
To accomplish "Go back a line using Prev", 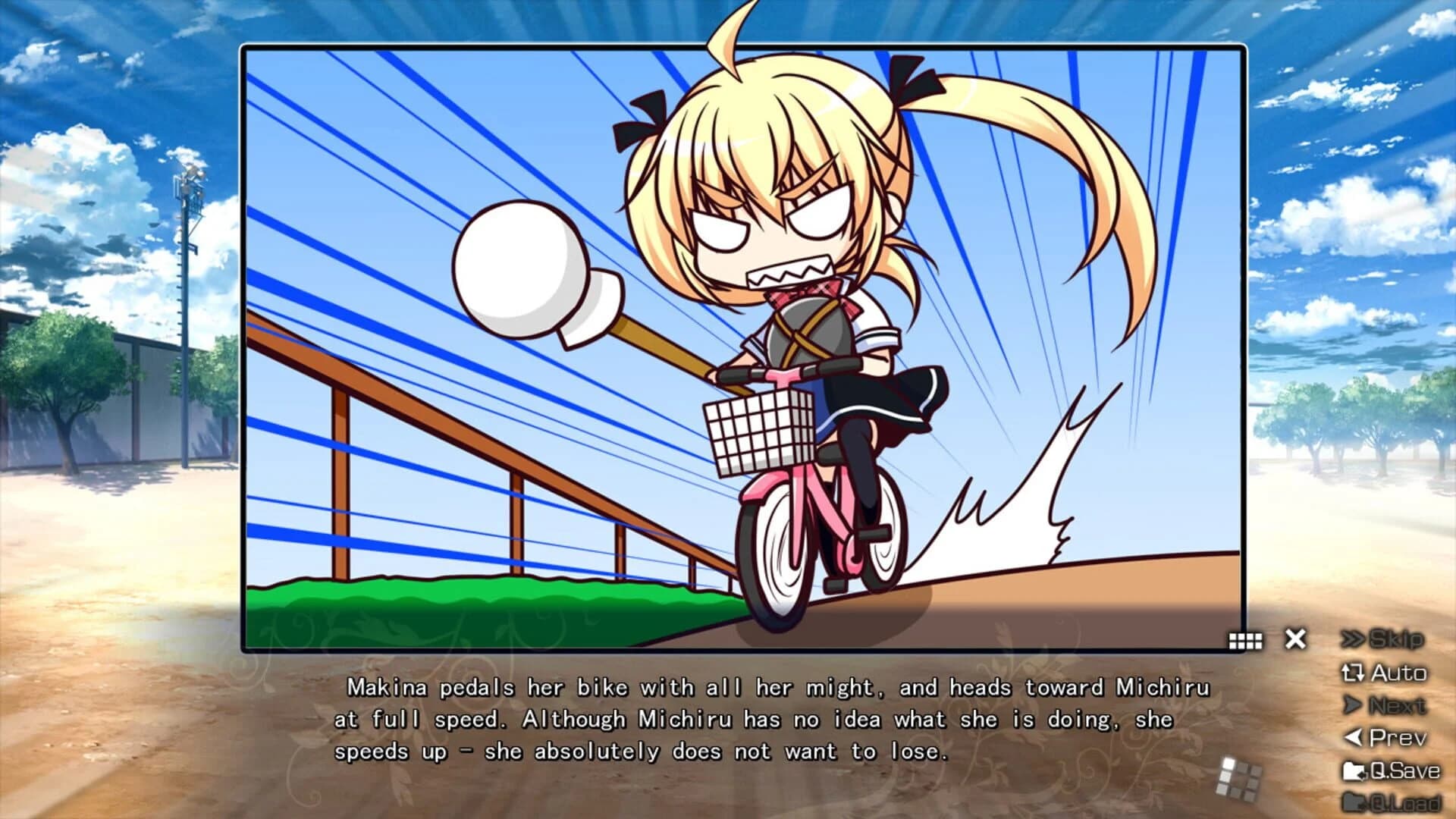I will coord(1395,736).
